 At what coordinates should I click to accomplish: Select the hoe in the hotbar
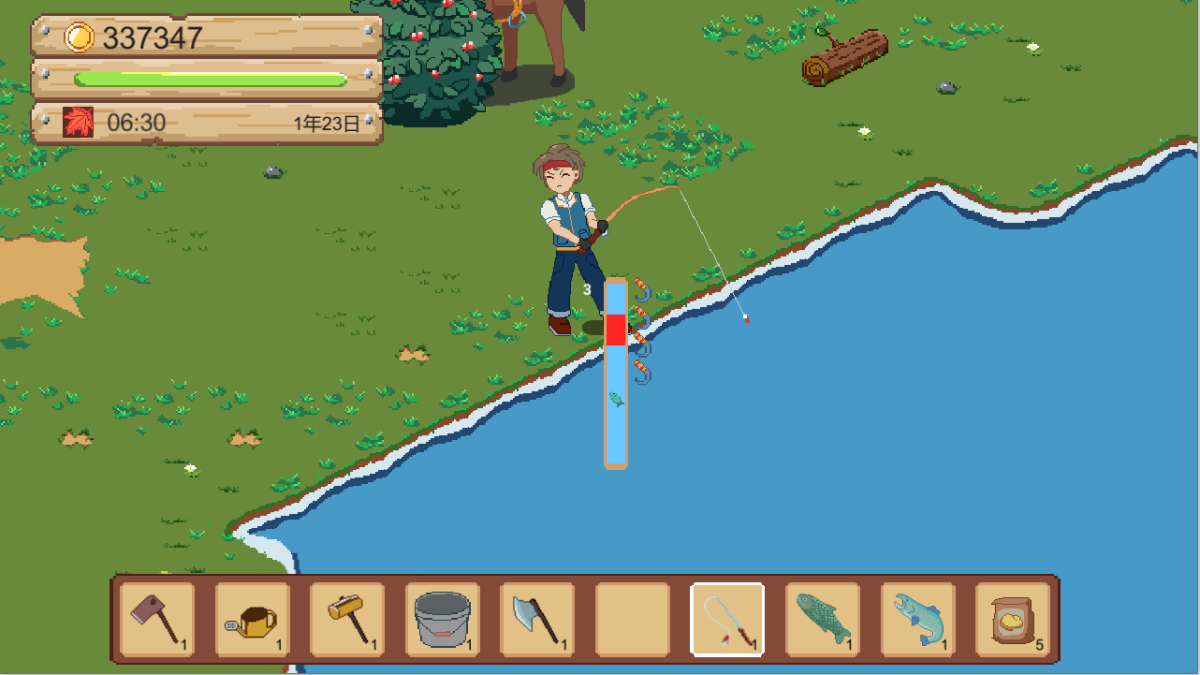pos(157,619)
